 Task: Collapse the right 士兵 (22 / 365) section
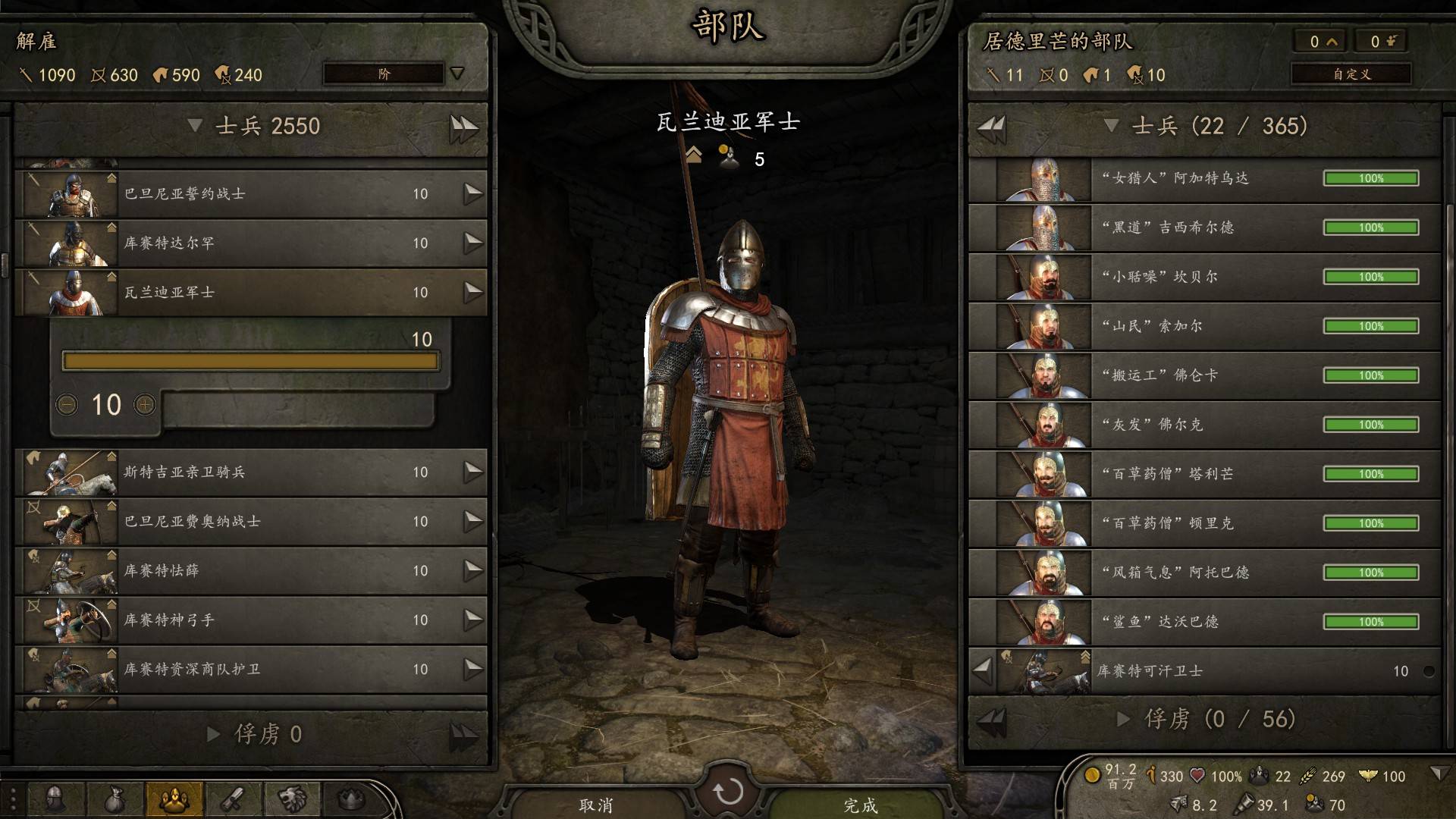coord(1112,126)
